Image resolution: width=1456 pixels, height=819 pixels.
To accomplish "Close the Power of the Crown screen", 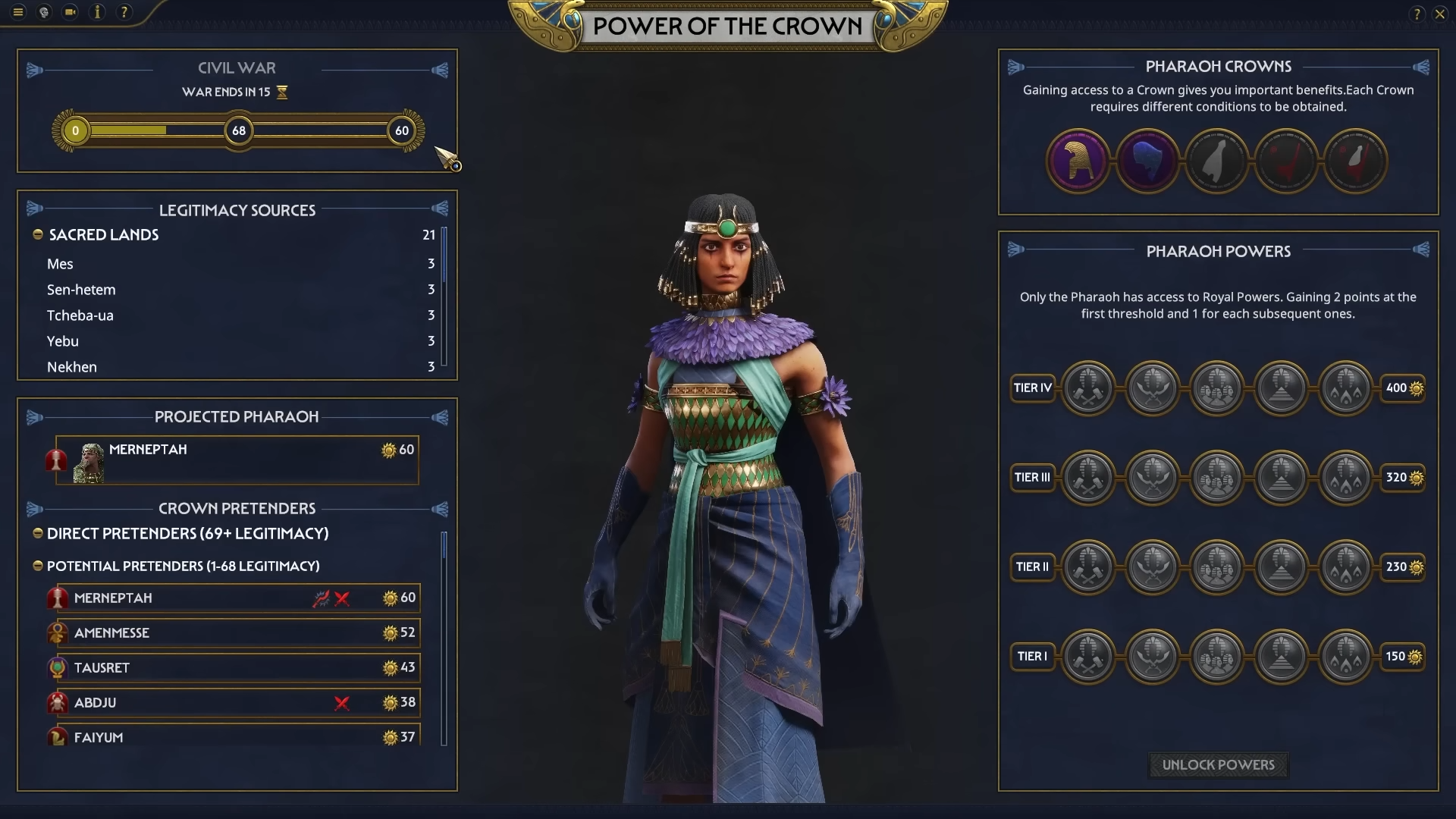I will pos(1439,14).
